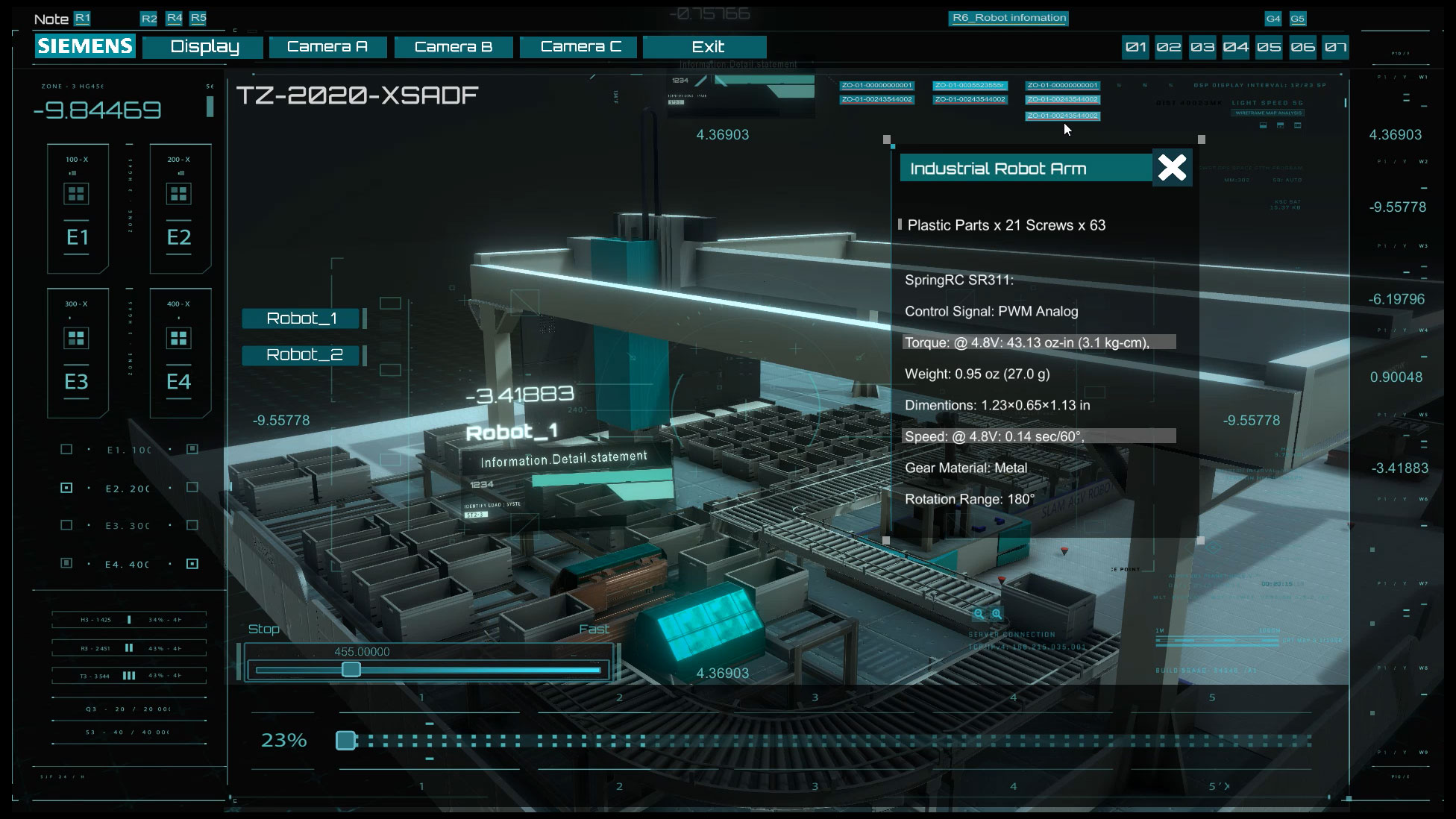Image resolution: width=1456 pixels, height=819 pixels.
Task: Choose the E2 zone tile
Action: pyautogui.click(x=180, y=209)
